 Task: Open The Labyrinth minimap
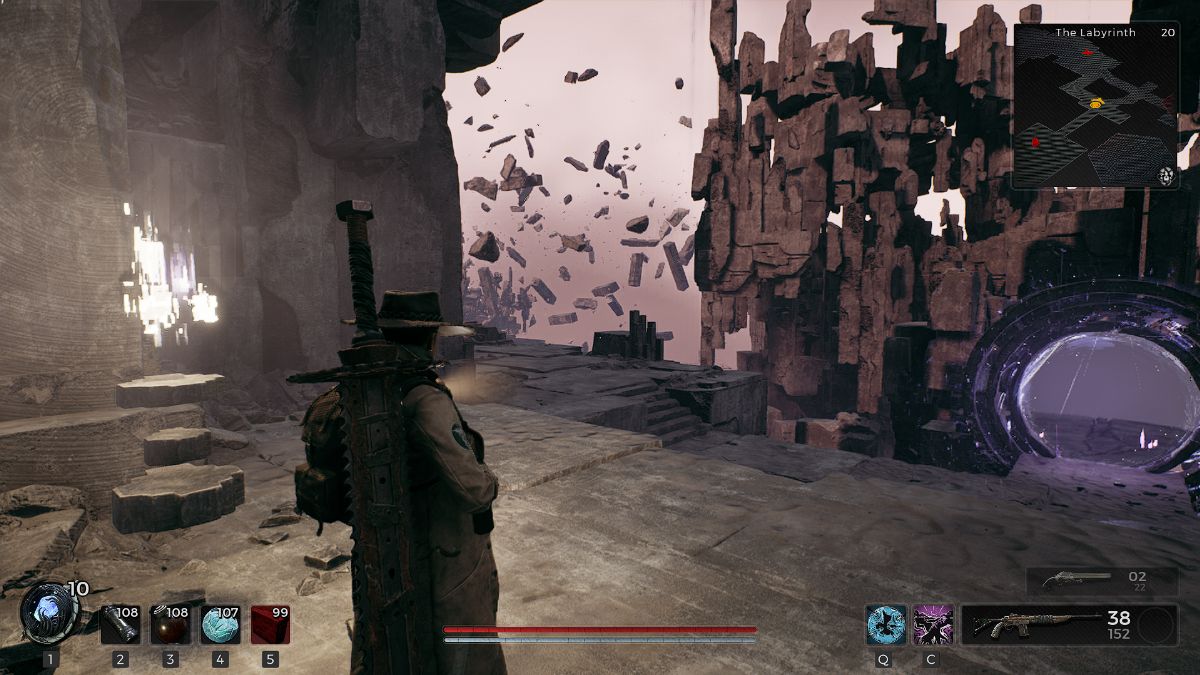pyautogui.click(x=1096, y=105)
